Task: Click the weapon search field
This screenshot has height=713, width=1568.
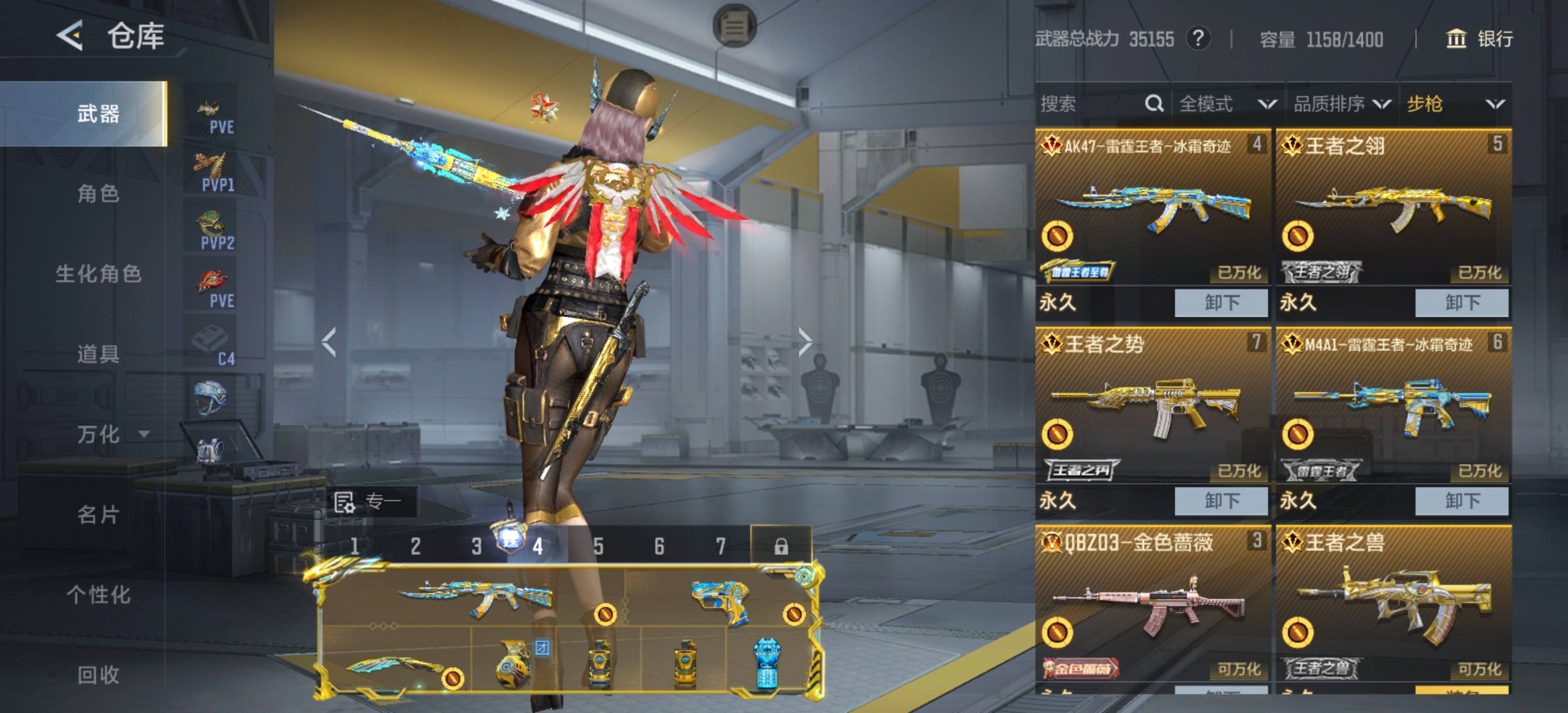Action: [x=1089, y=104]
